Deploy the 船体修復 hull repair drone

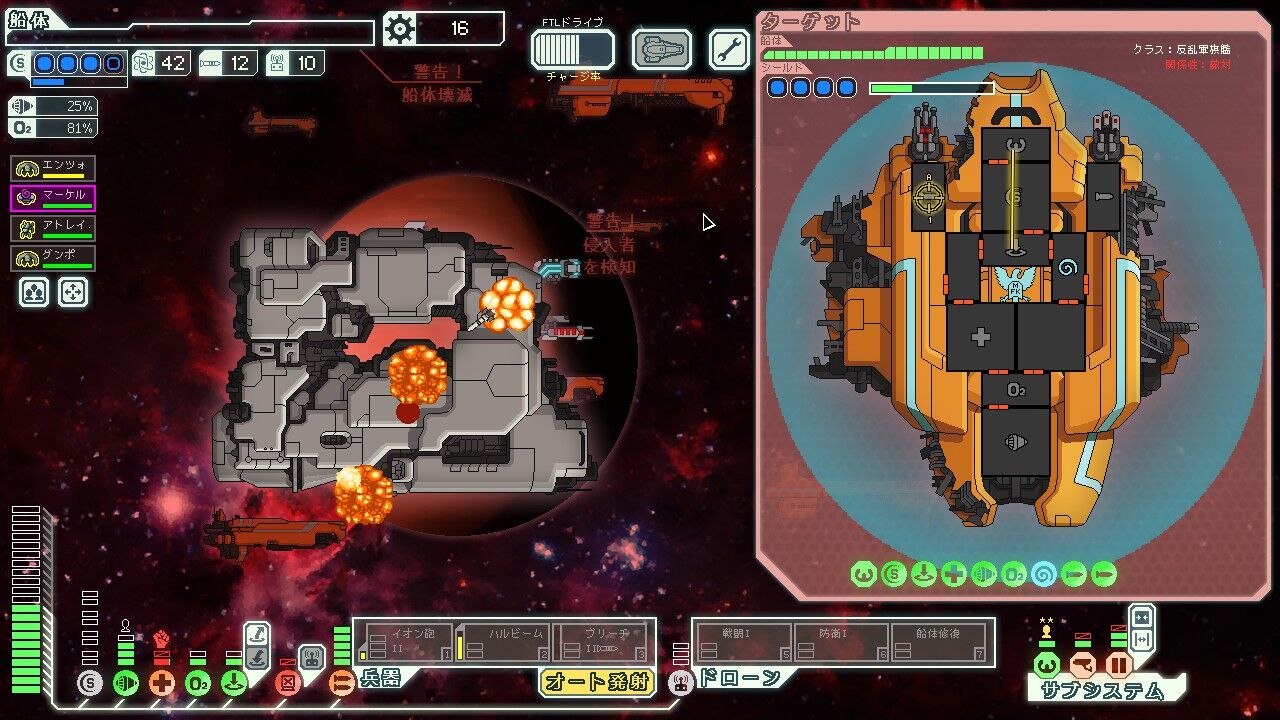pyautogui.click(x=940, y=642)
